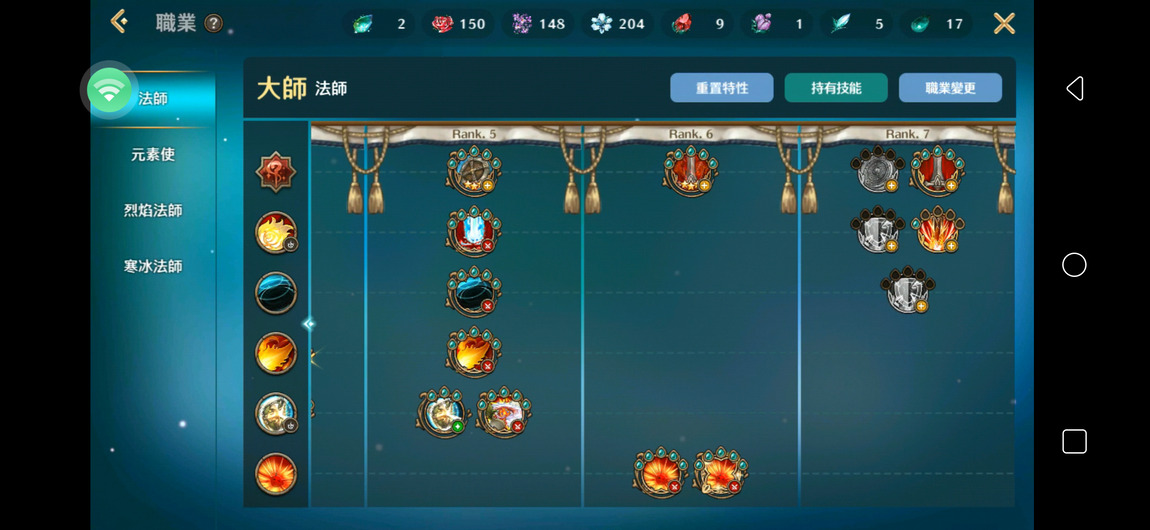The width and height of the screenshot is (1150, 530).
Task: Click the 重置特性 button
Action: point(722,88)
